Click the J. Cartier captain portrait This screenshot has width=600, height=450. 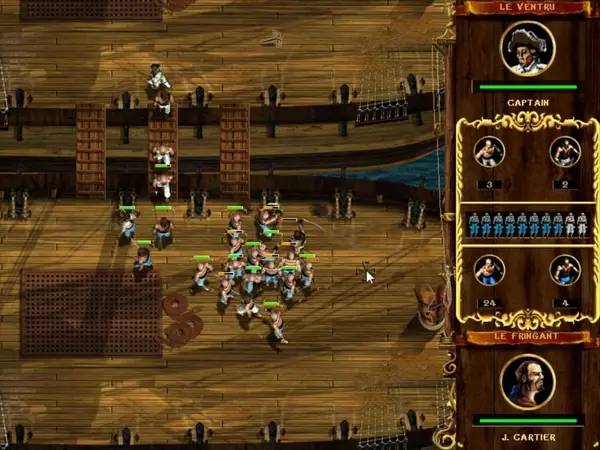click(x=527, y=382)
